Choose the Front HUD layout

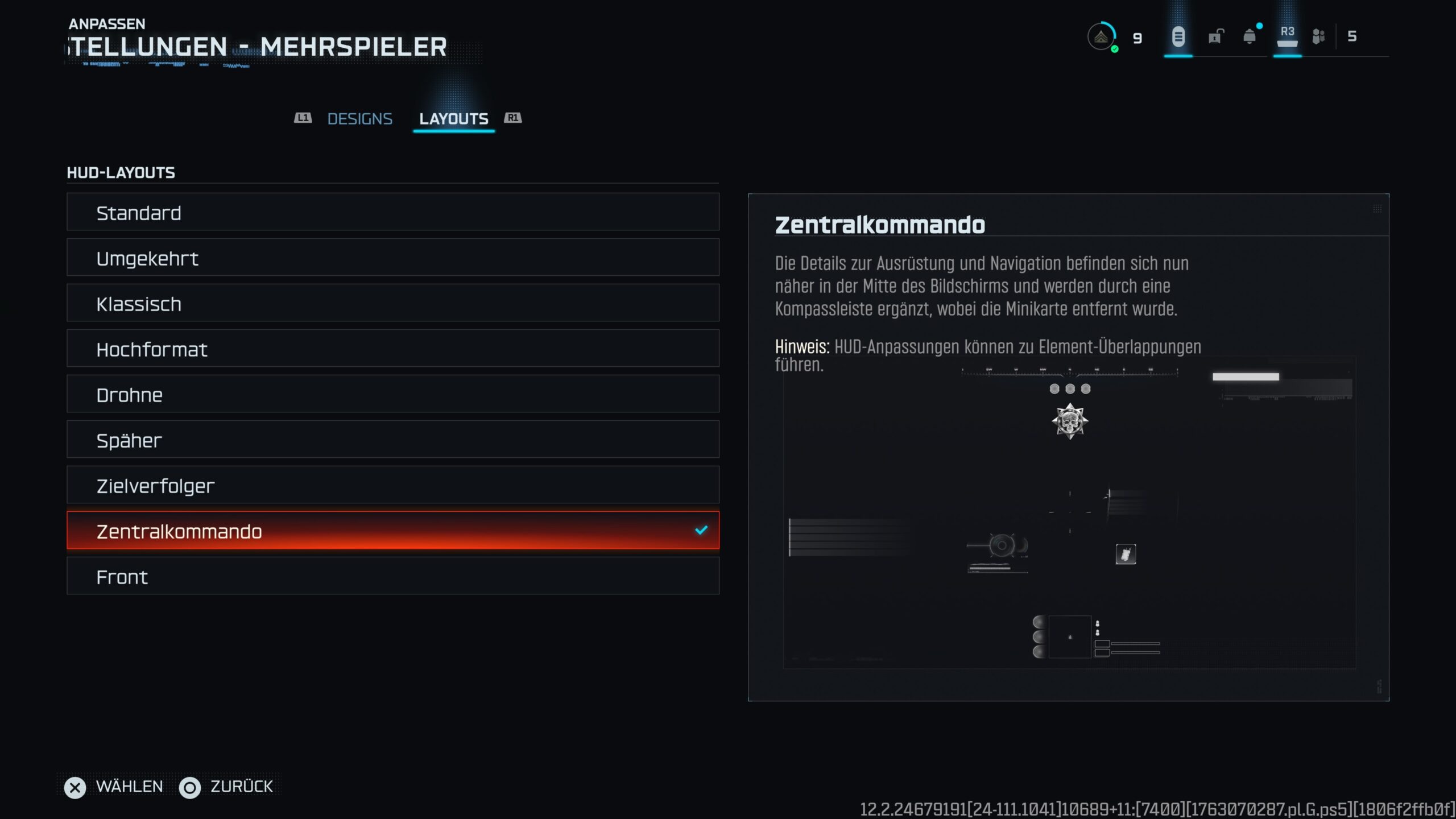click(392, 576)
